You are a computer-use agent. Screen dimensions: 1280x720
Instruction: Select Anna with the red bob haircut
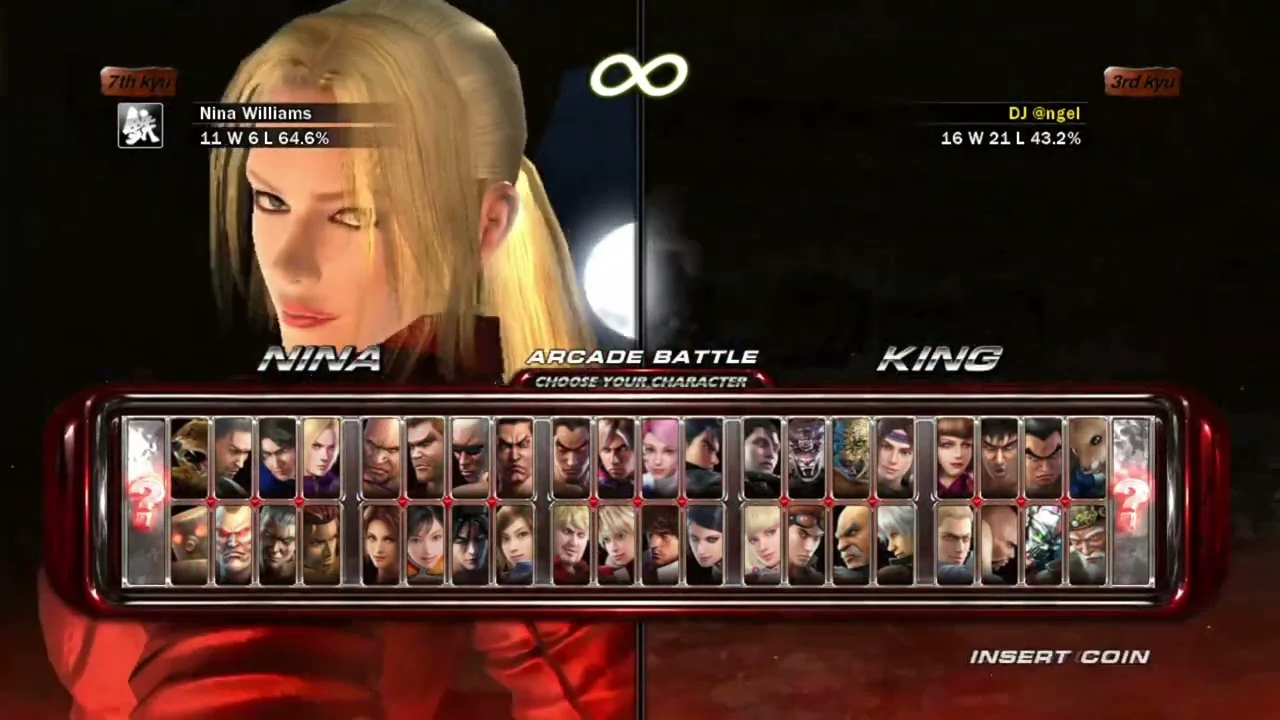[x=955, y=458]
